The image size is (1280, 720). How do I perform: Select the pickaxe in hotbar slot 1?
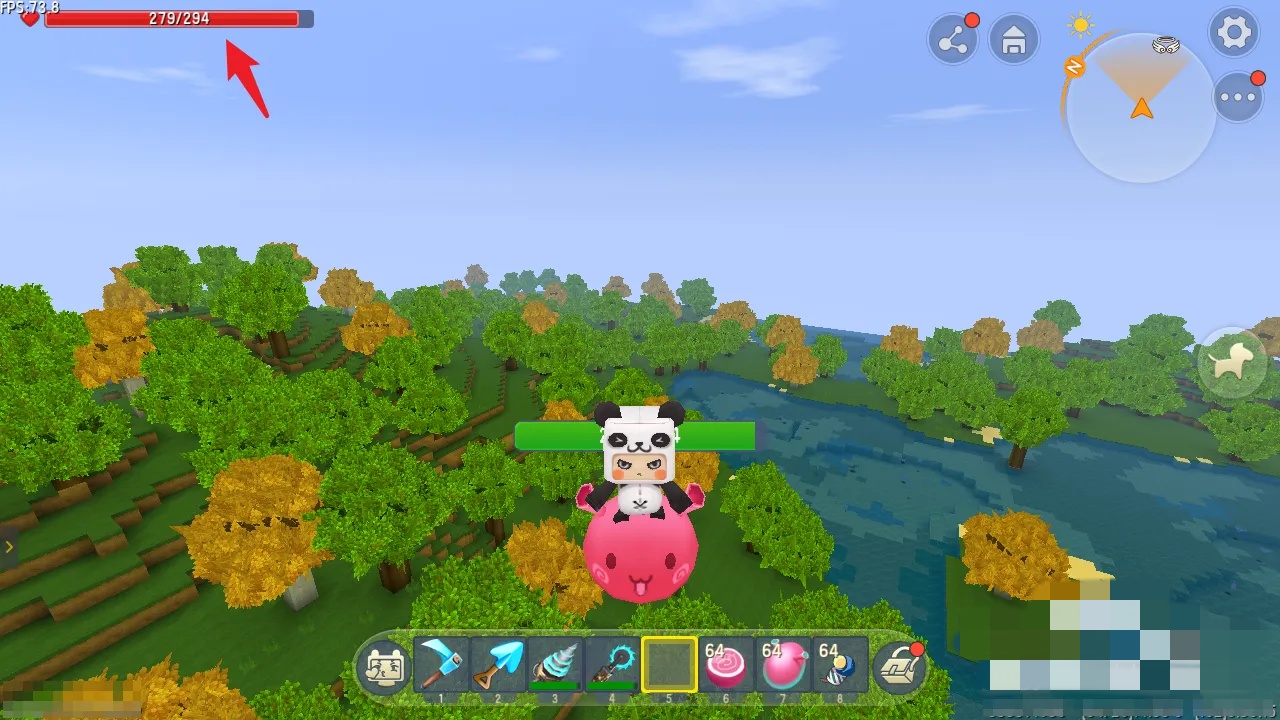coord(441,665)
